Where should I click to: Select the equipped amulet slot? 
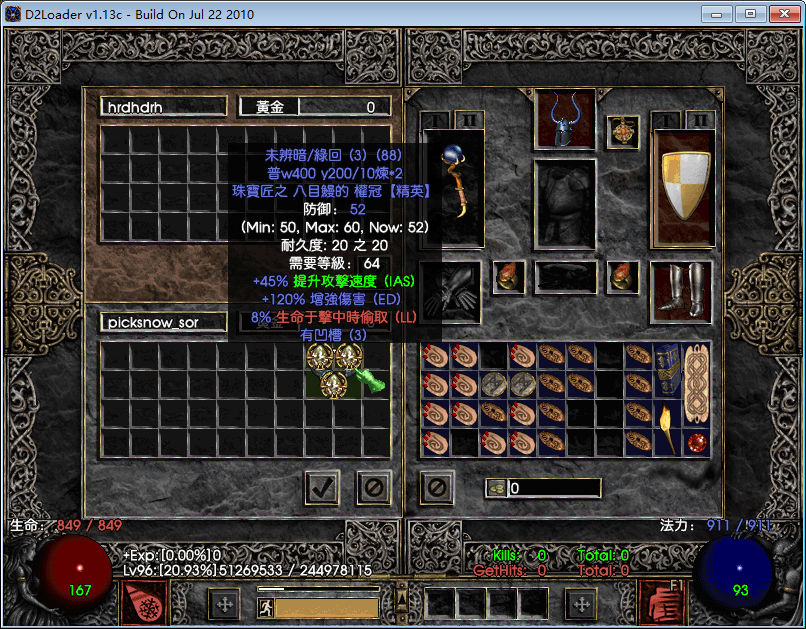click(622, 131)
